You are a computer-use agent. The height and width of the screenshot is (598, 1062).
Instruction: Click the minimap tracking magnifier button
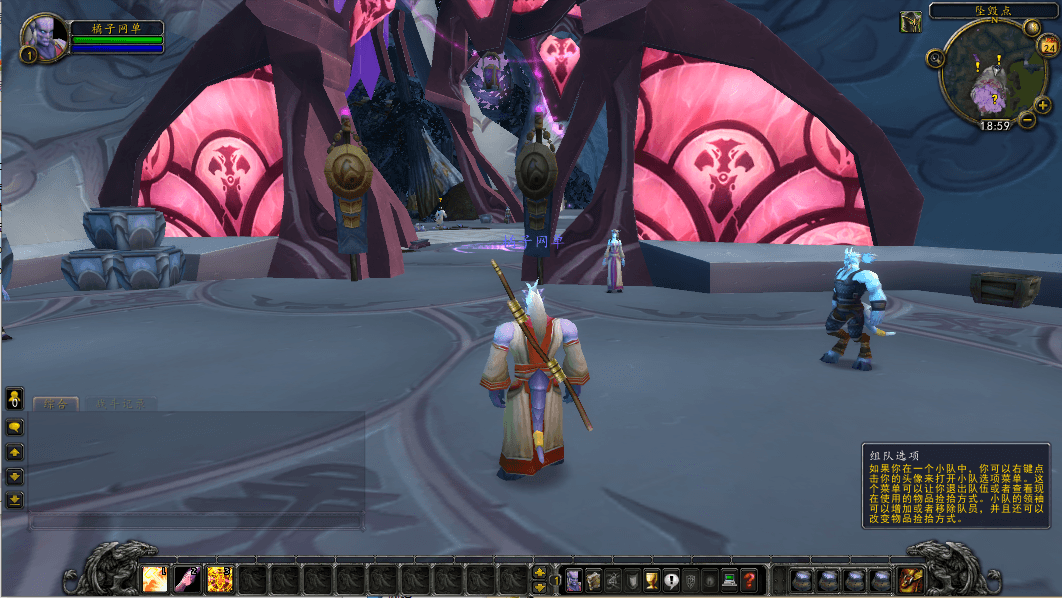[x=936, y=58]
